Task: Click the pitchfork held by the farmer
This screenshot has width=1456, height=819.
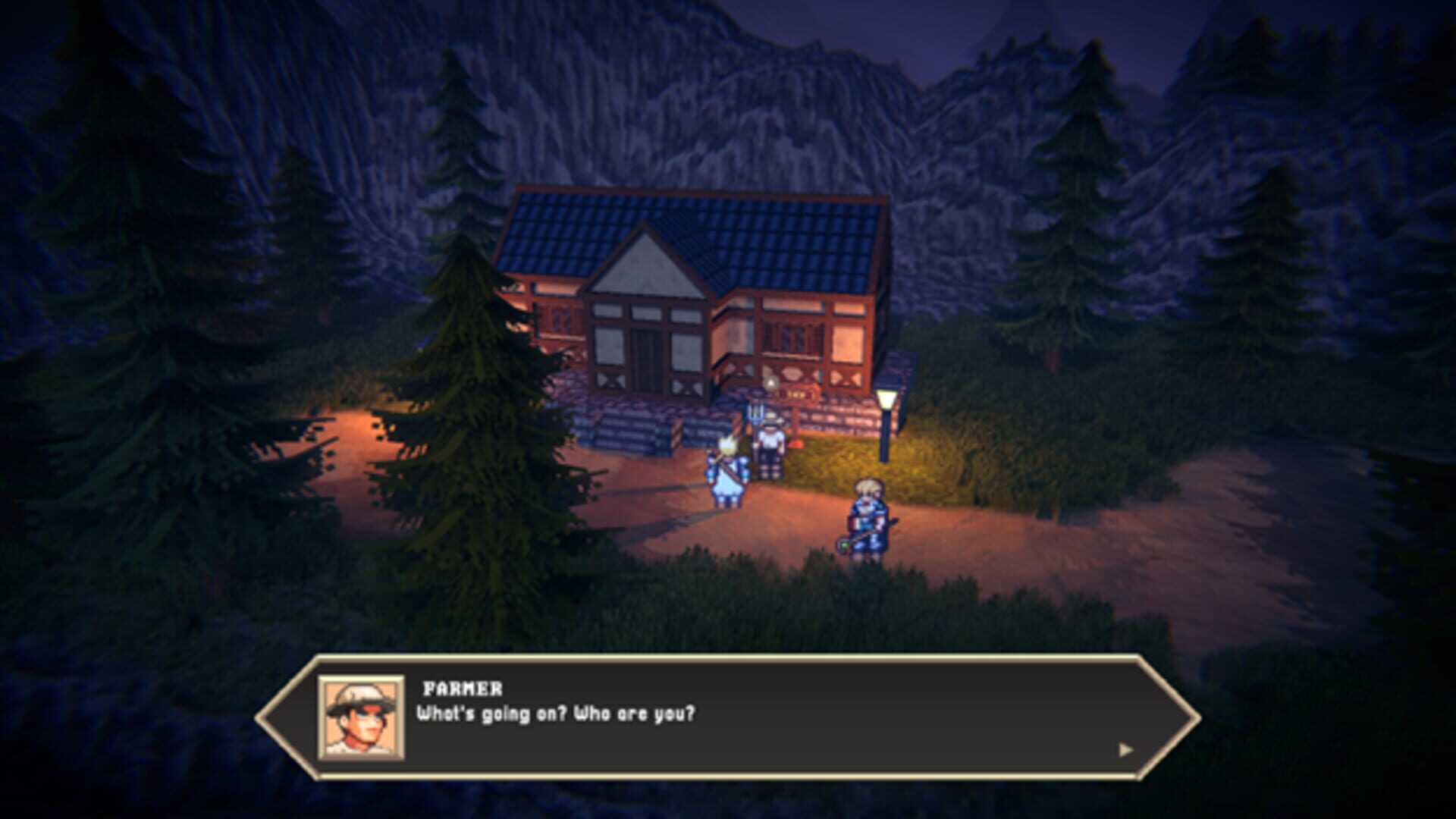Action: (756, 417)
